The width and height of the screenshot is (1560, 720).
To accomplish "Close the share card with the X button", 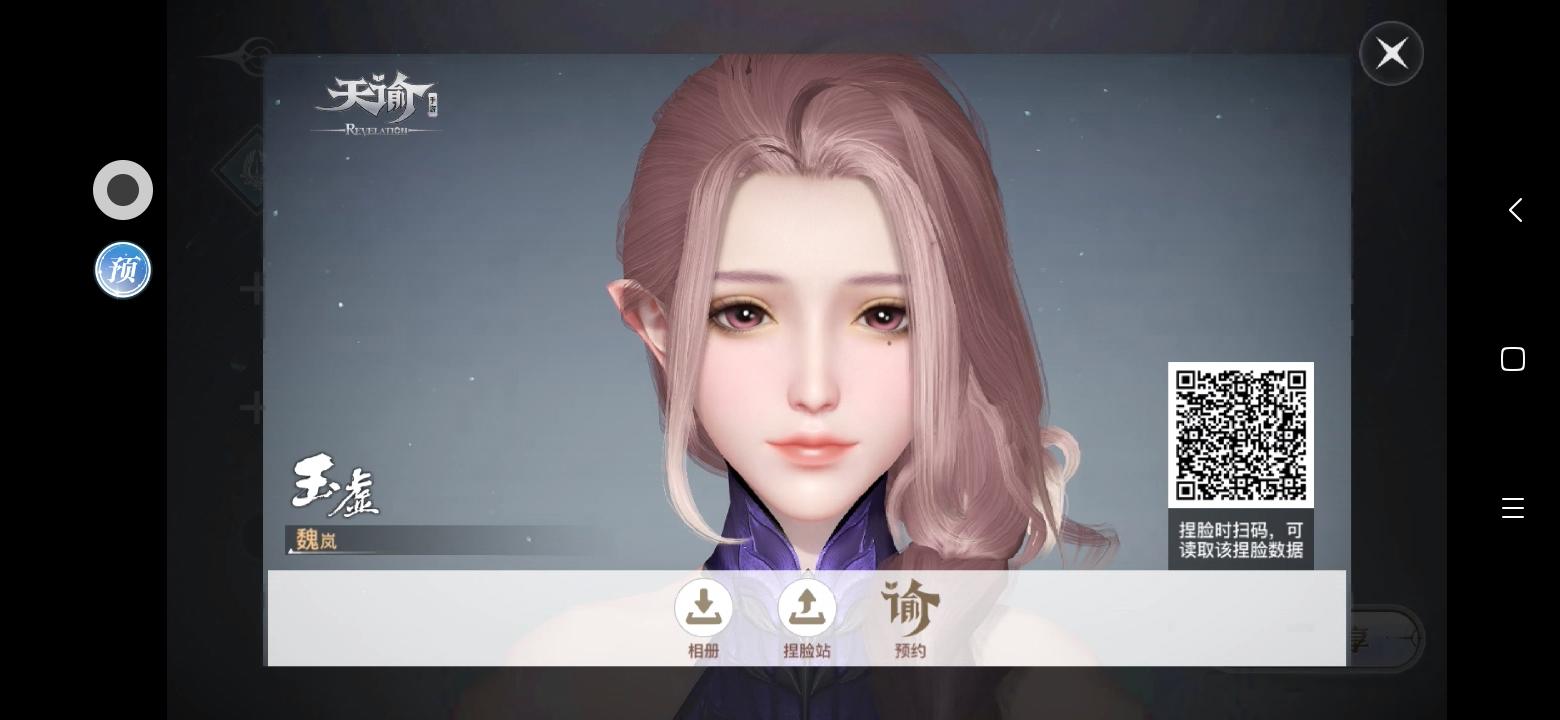I will point(1391,52).
